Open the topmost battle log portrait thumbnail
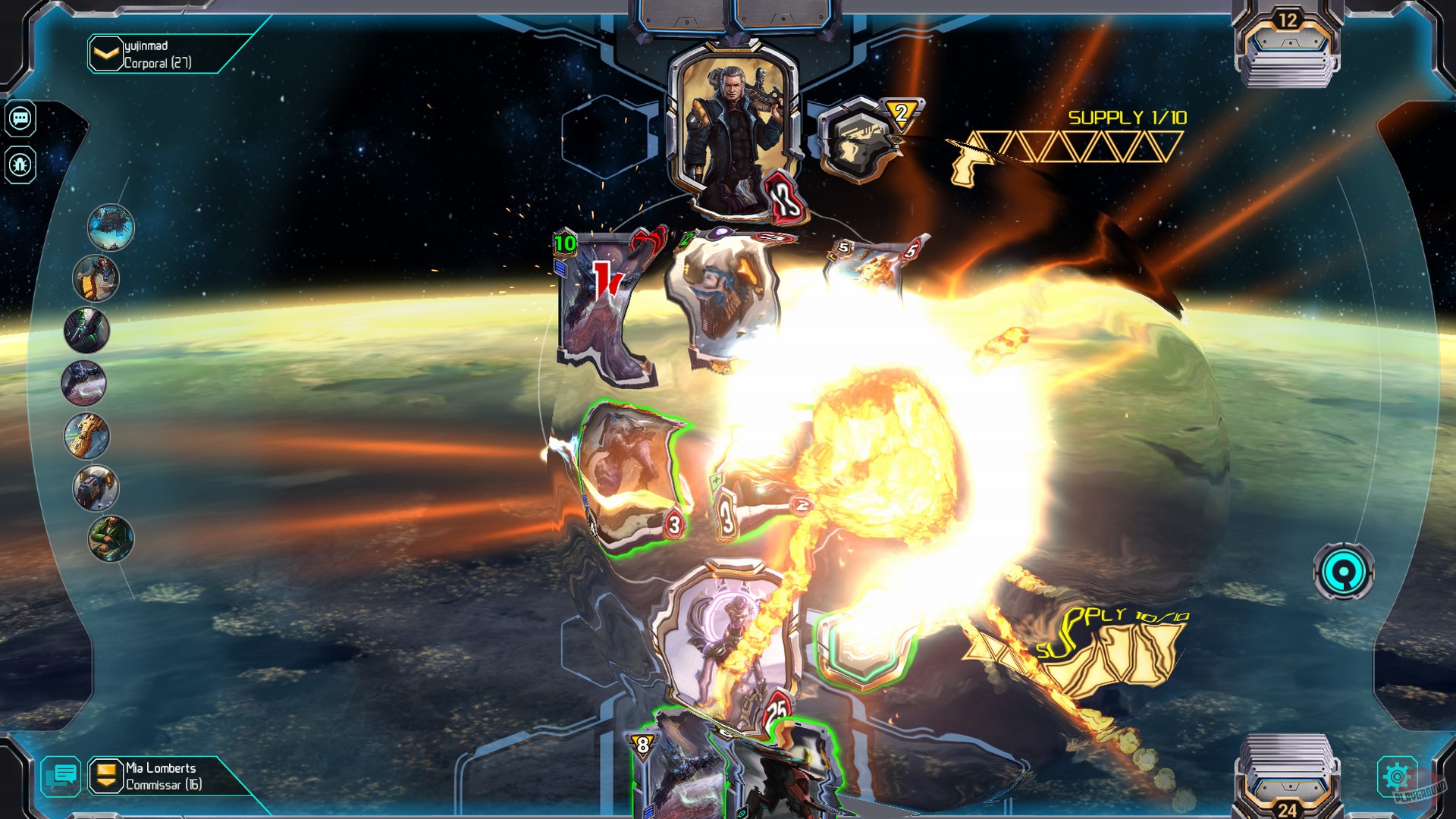 tap(112, 225)
